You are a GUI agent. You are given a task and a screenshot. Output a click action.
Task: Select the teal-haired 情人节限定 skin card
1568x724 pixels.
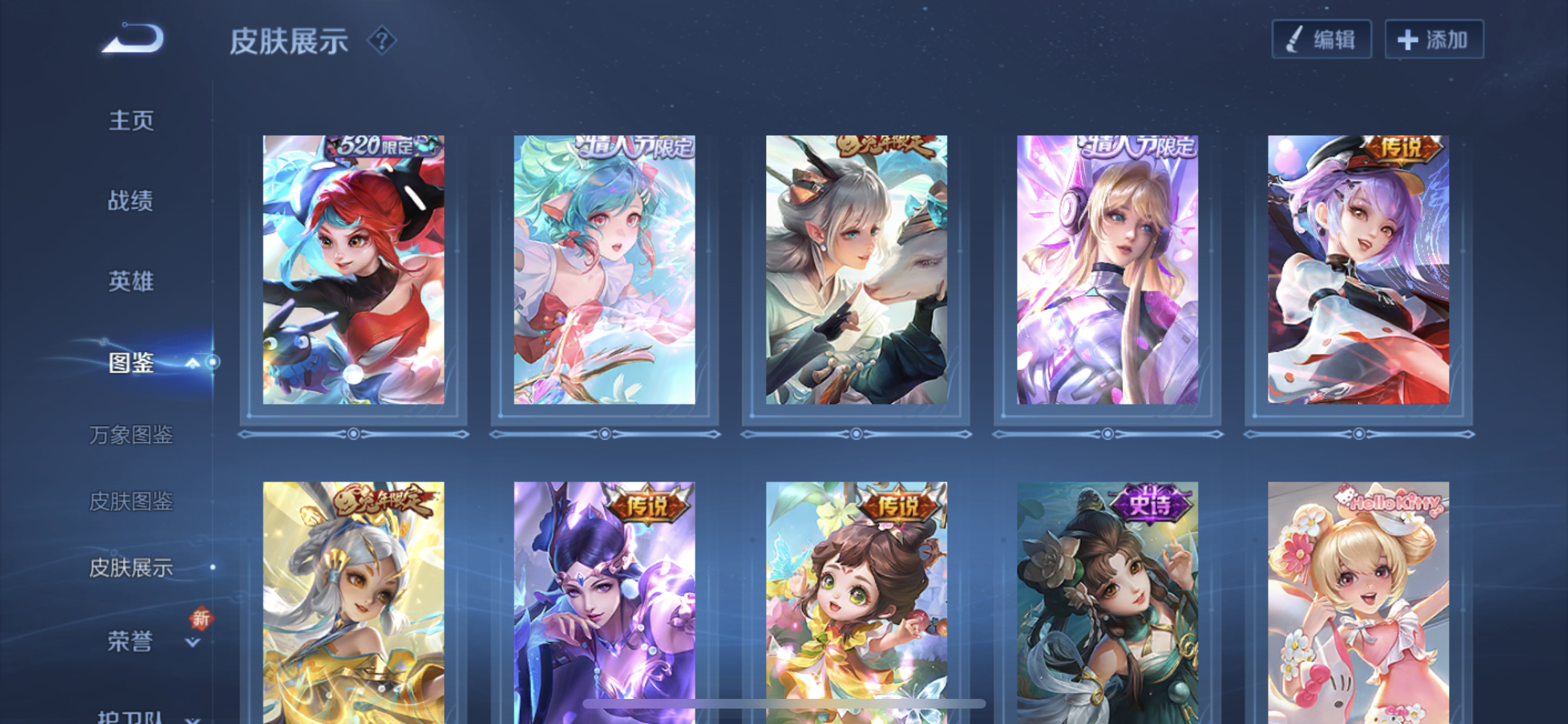click(x=604, y=270)
